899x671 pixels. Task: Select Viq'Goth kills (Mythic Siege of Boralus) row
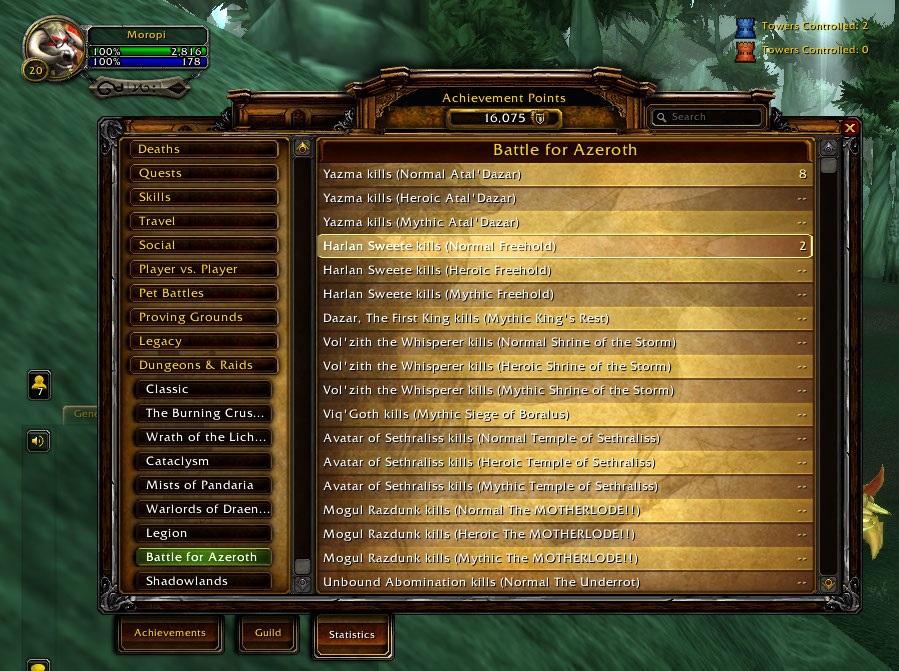pyautogui.click(x=565, y=414)
